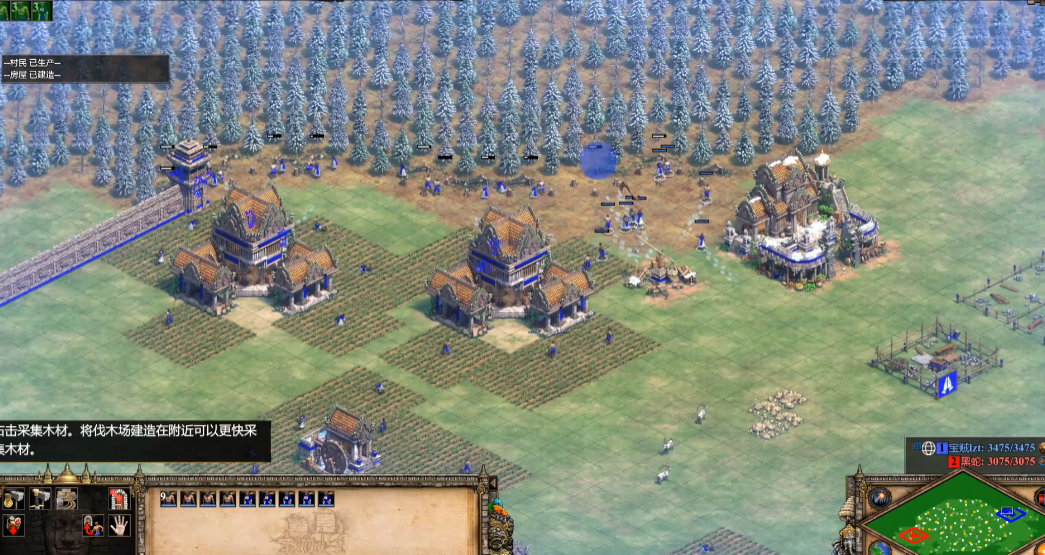This screenshot has width=1045, height=555.
Task: Click the globe icon beside player 1's score
Action: point(927,448)
